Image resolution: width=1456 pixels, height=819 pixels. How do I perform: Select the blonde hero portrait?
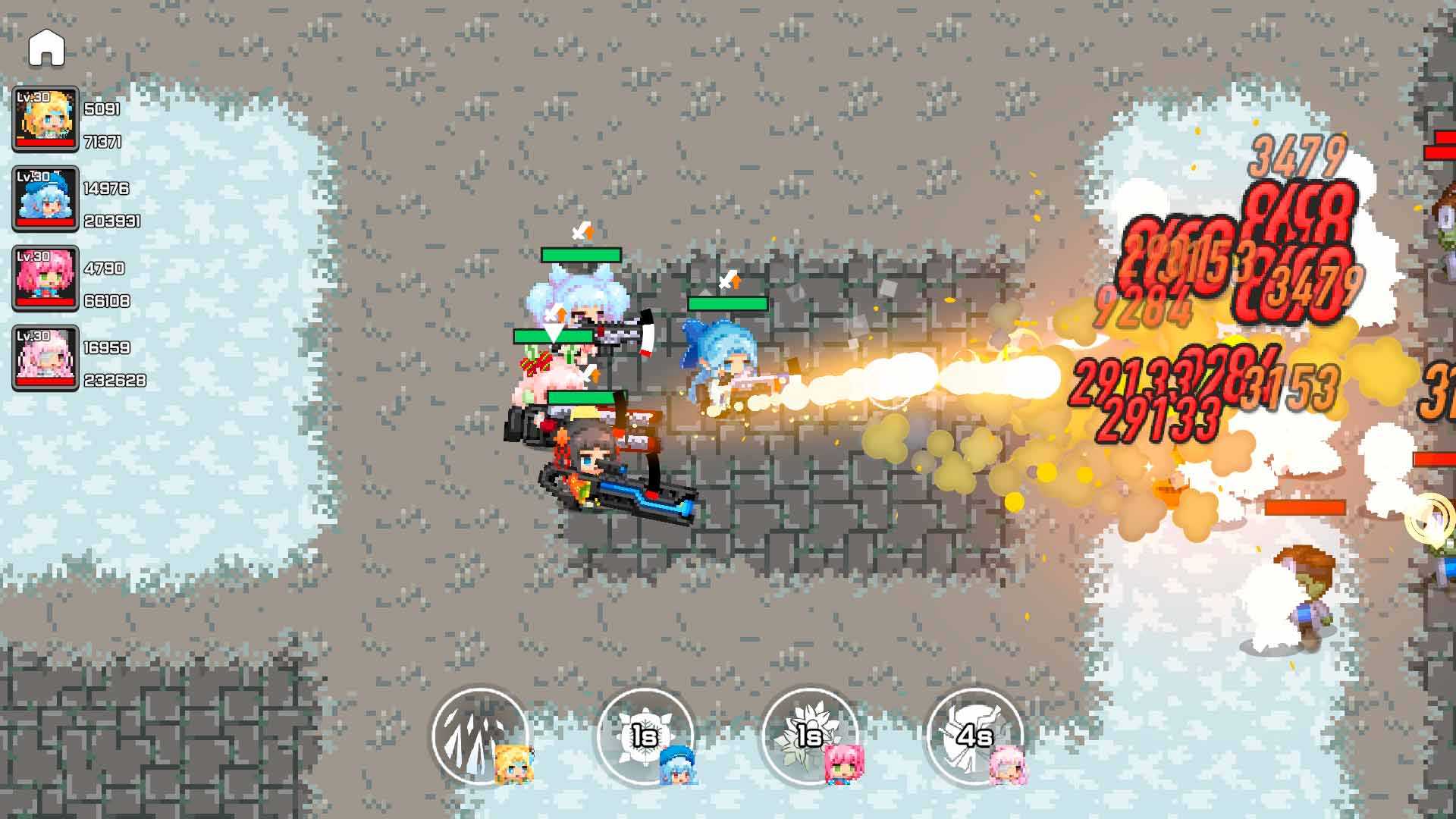click(x=45, y=119)
